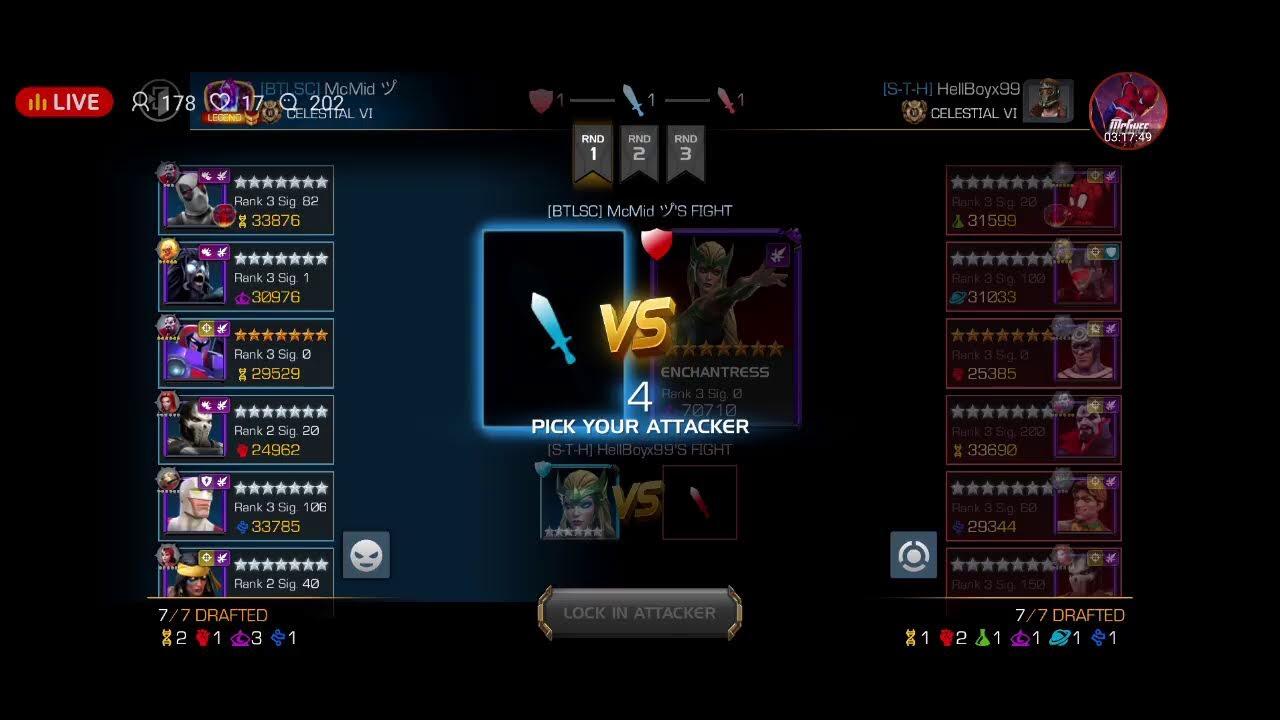
Task: Open the streamer's Spider-Man channel avatar
Action: tap(1127, 109)
